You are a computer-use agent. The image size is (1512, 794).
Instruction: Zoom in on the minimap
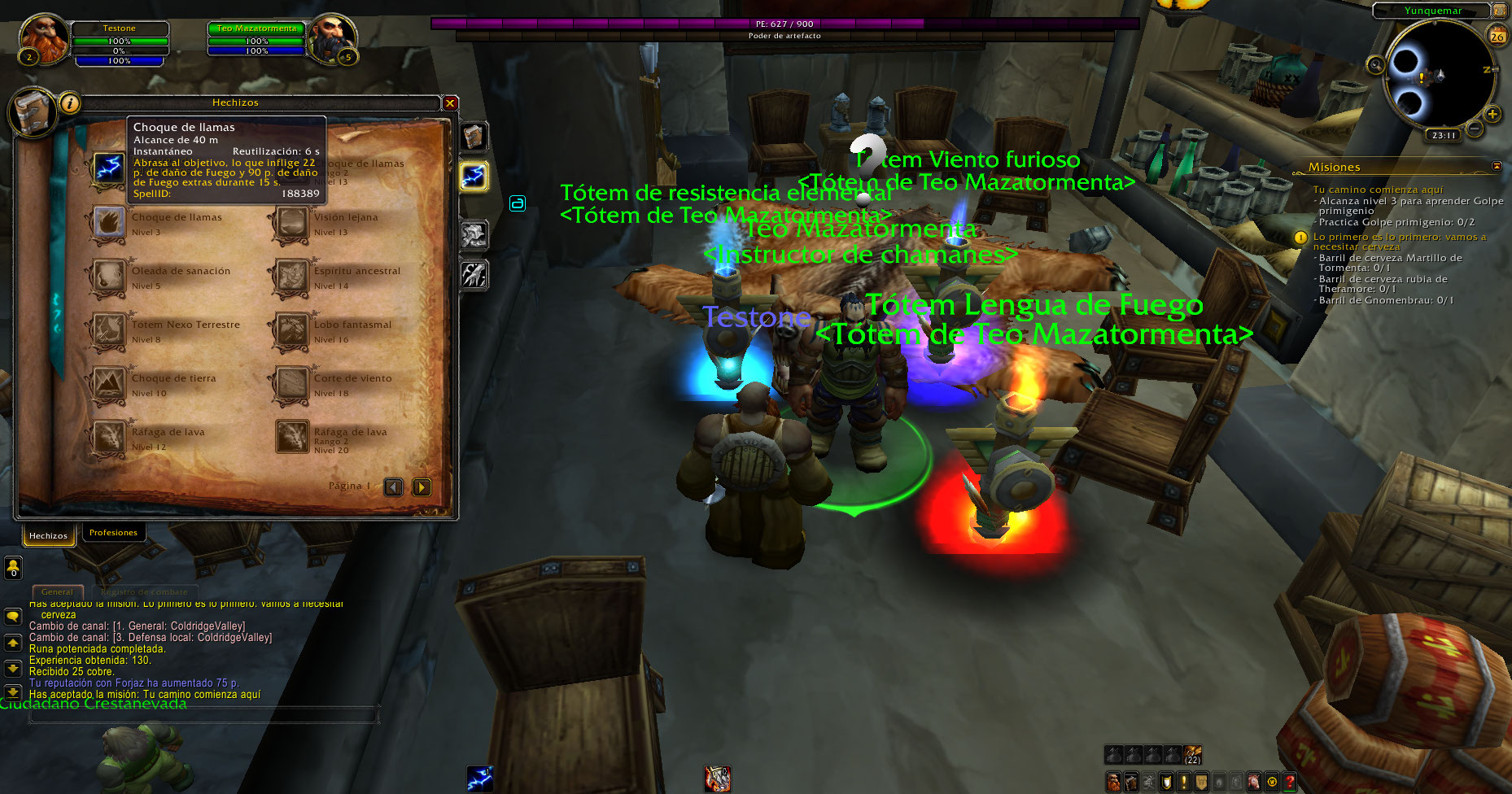click(1492, 114)
